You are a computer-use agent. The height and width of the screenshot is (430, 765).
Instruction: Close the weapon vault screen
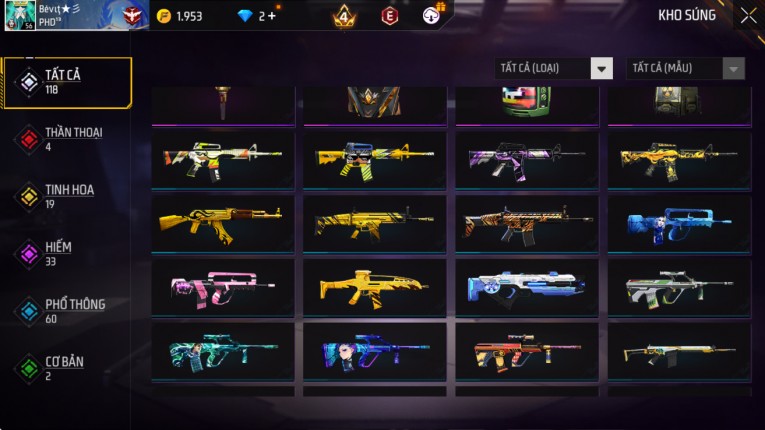(x=748, y=16)
